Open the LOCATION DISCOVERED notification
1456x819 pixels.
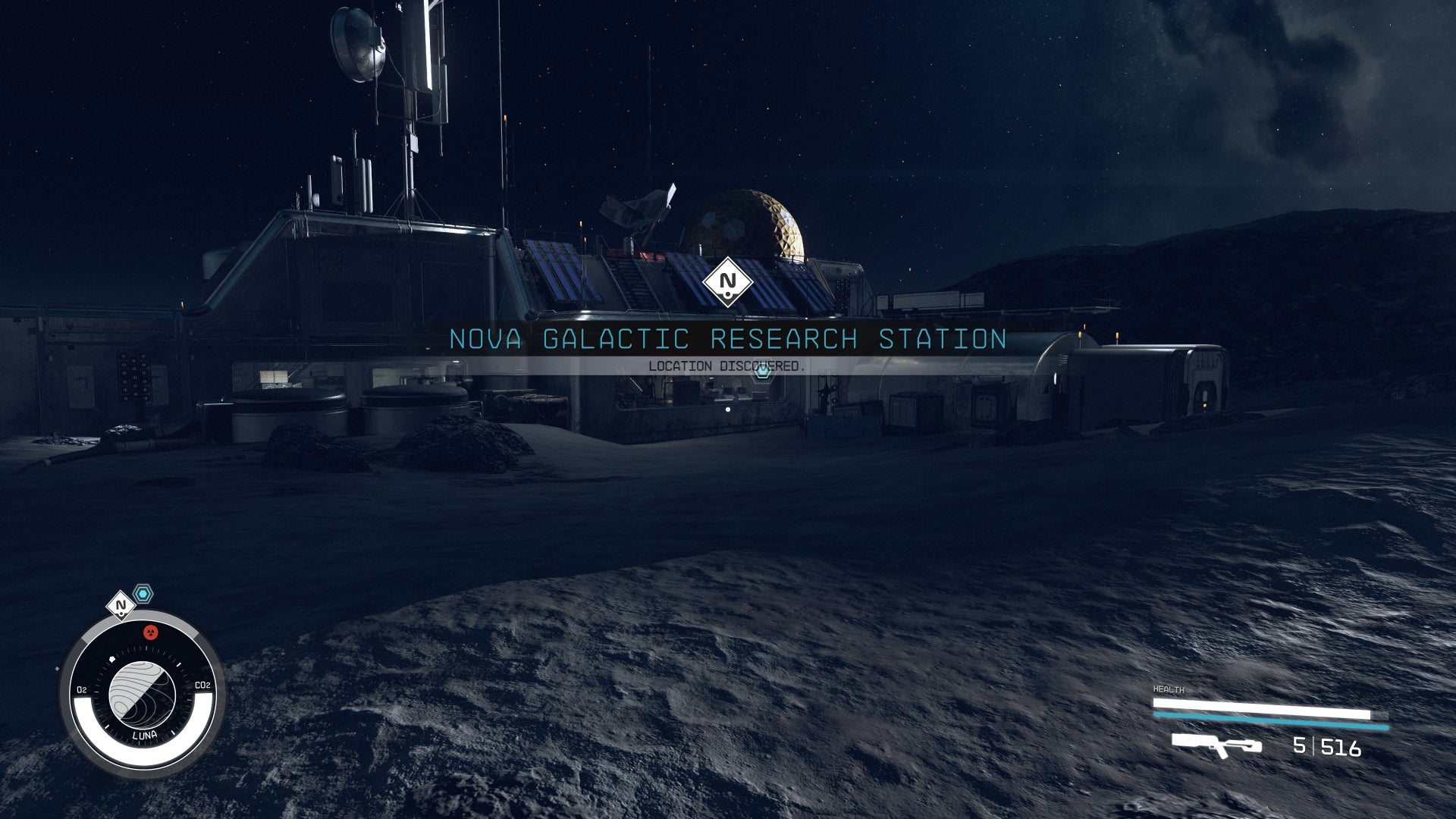point(726,364)
